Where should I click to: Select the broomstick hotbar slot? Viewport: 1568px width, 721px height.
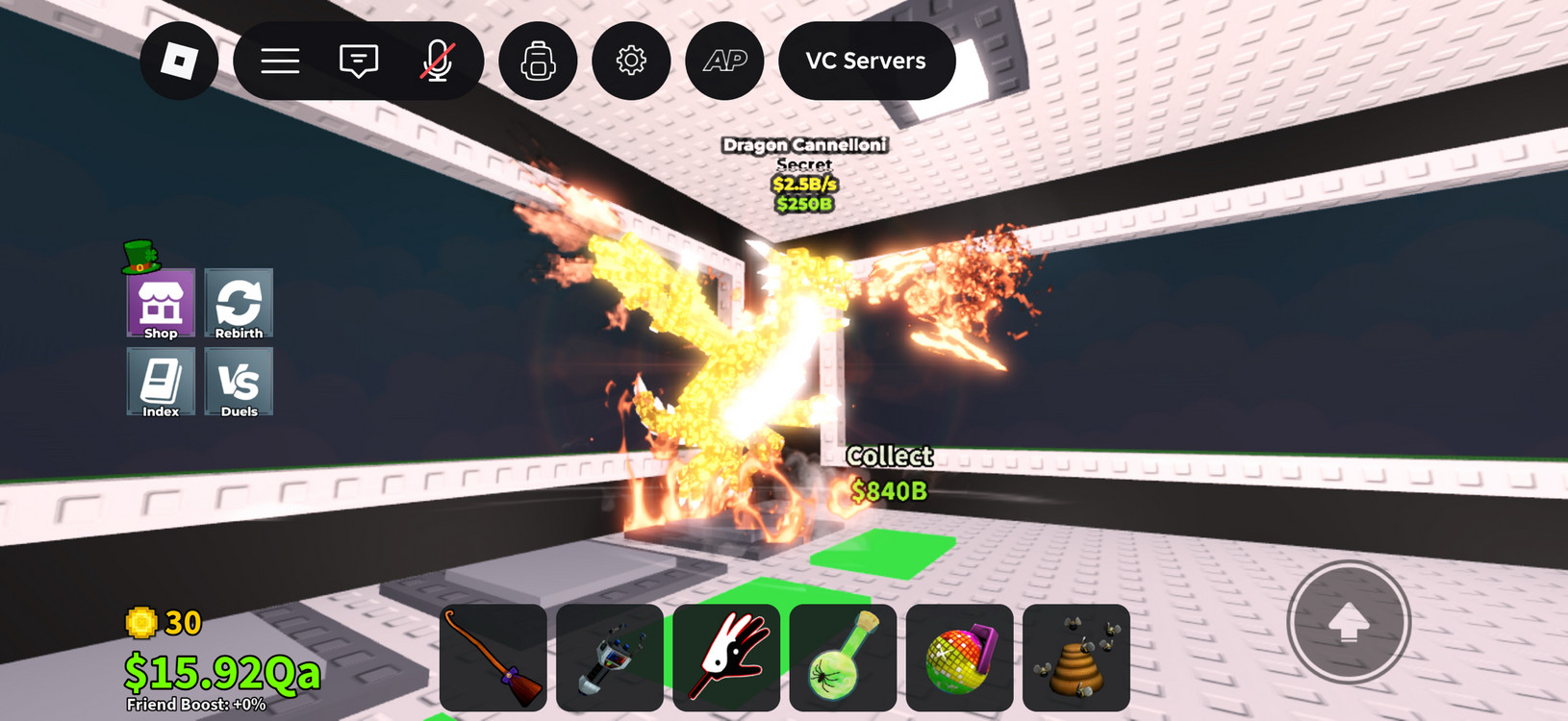pos(493,658)
